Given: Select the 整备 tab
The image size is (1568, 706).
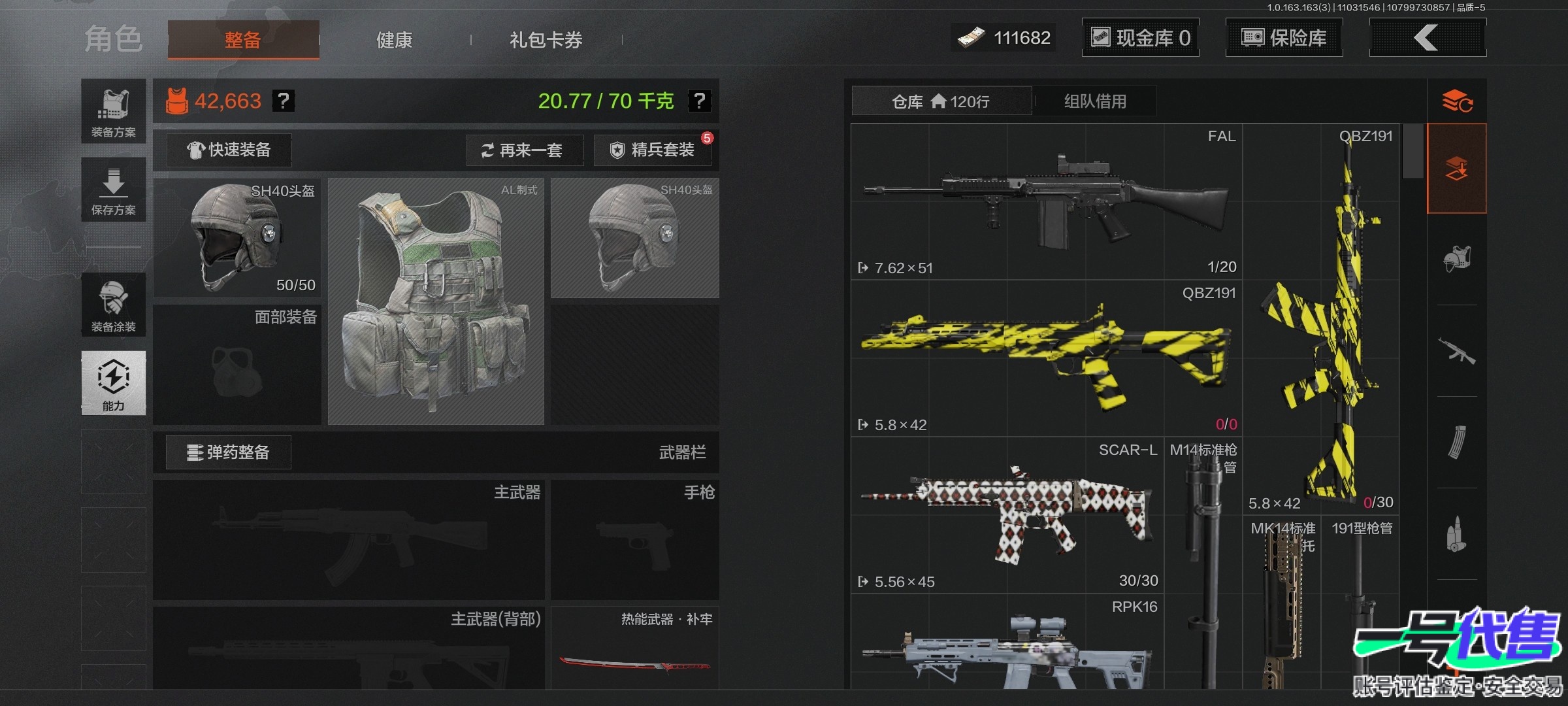Looking at the screenshot, I should click(x=243, y=40).
